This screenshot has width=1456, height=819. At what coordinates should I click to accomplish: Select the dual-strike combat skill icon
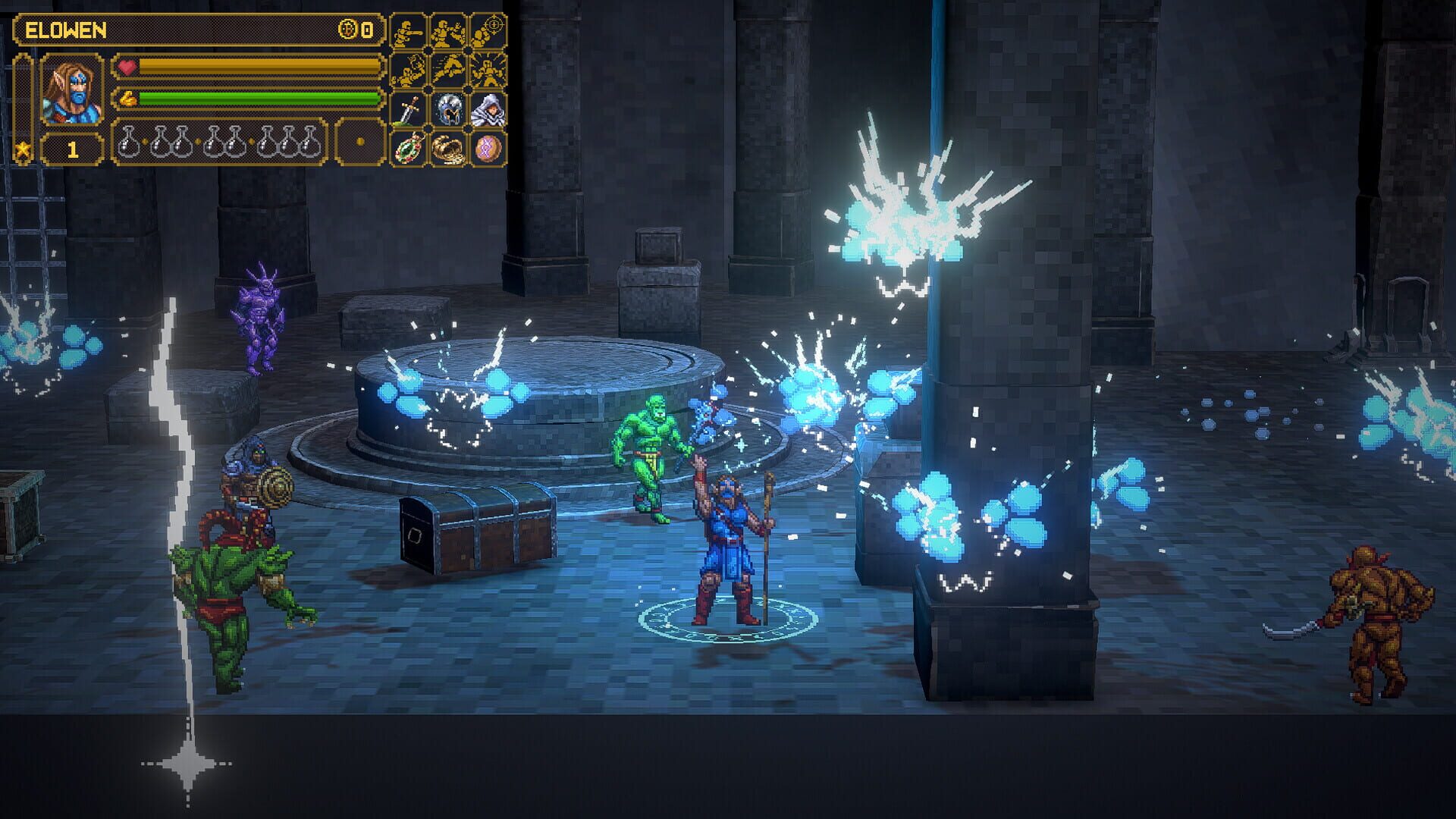tap(449, 32)
